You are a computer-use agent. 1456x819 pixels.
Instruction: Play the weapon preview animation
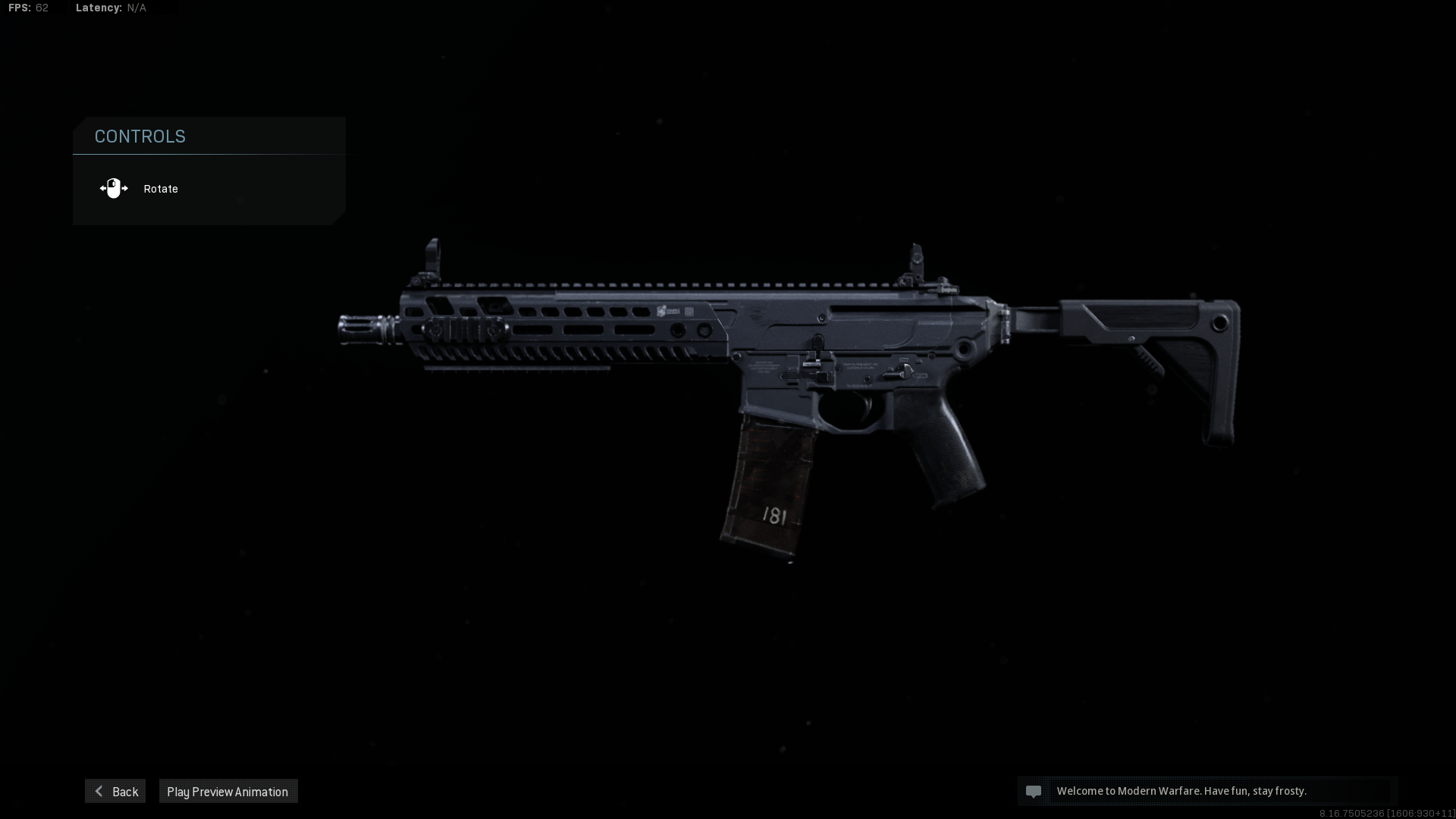(x=227, y=791)
